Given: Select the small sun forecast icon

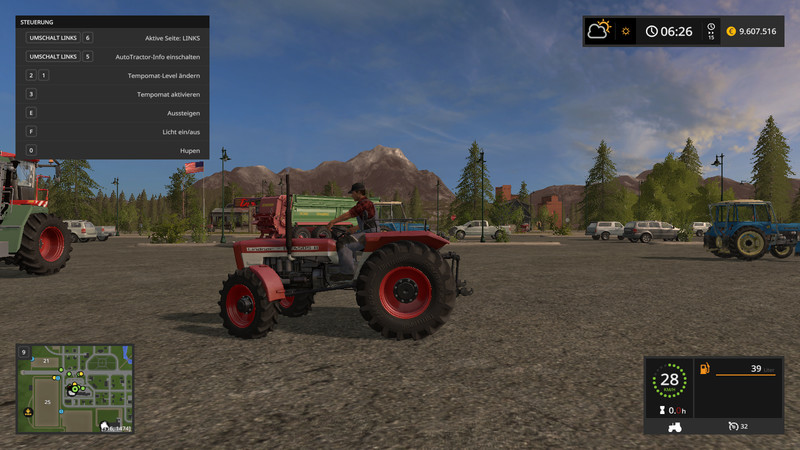Looking at the screenshot, I should coord(626,31).
